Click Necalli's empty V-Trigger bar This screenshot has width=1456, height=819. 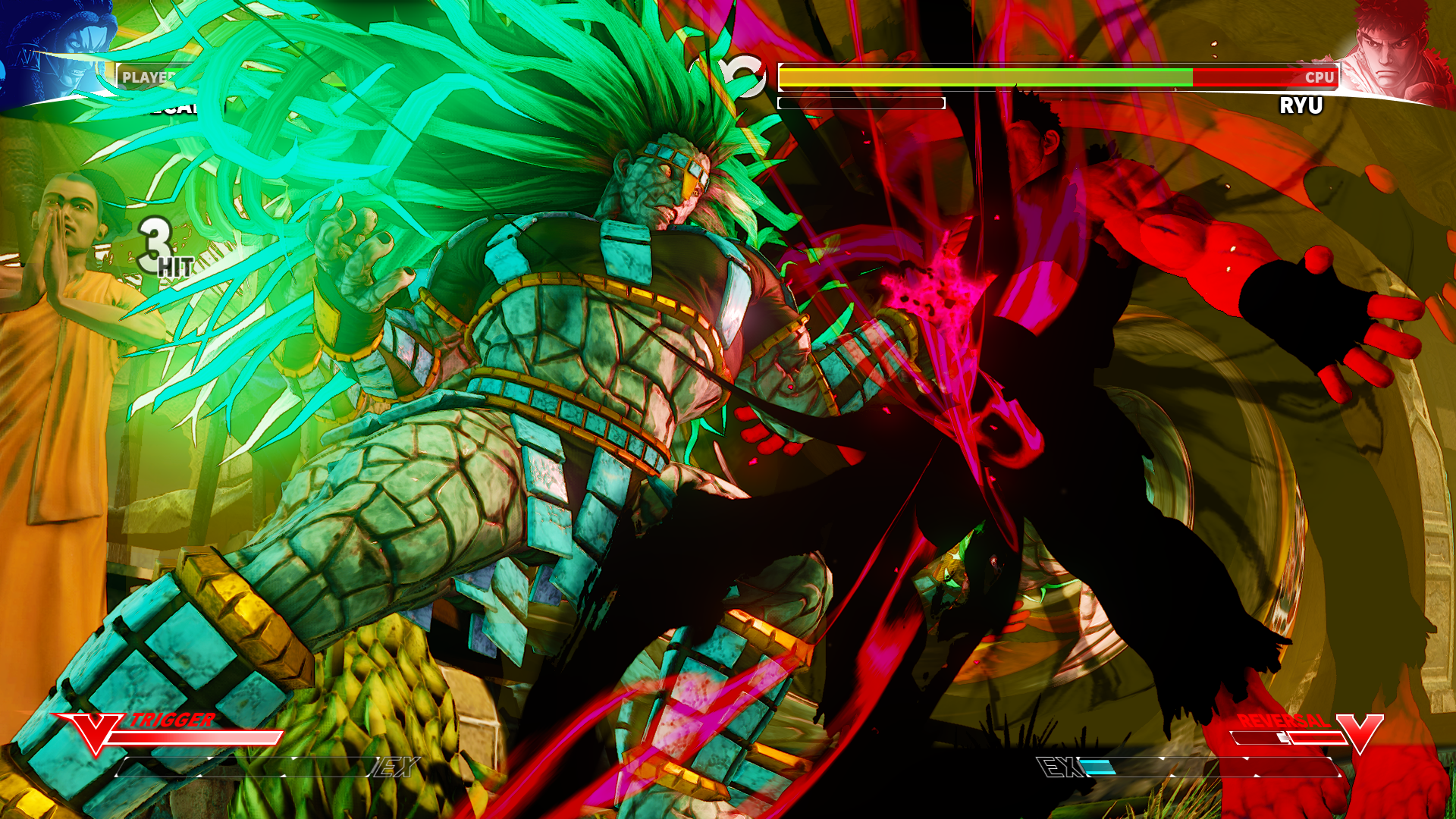click(197, 736)
